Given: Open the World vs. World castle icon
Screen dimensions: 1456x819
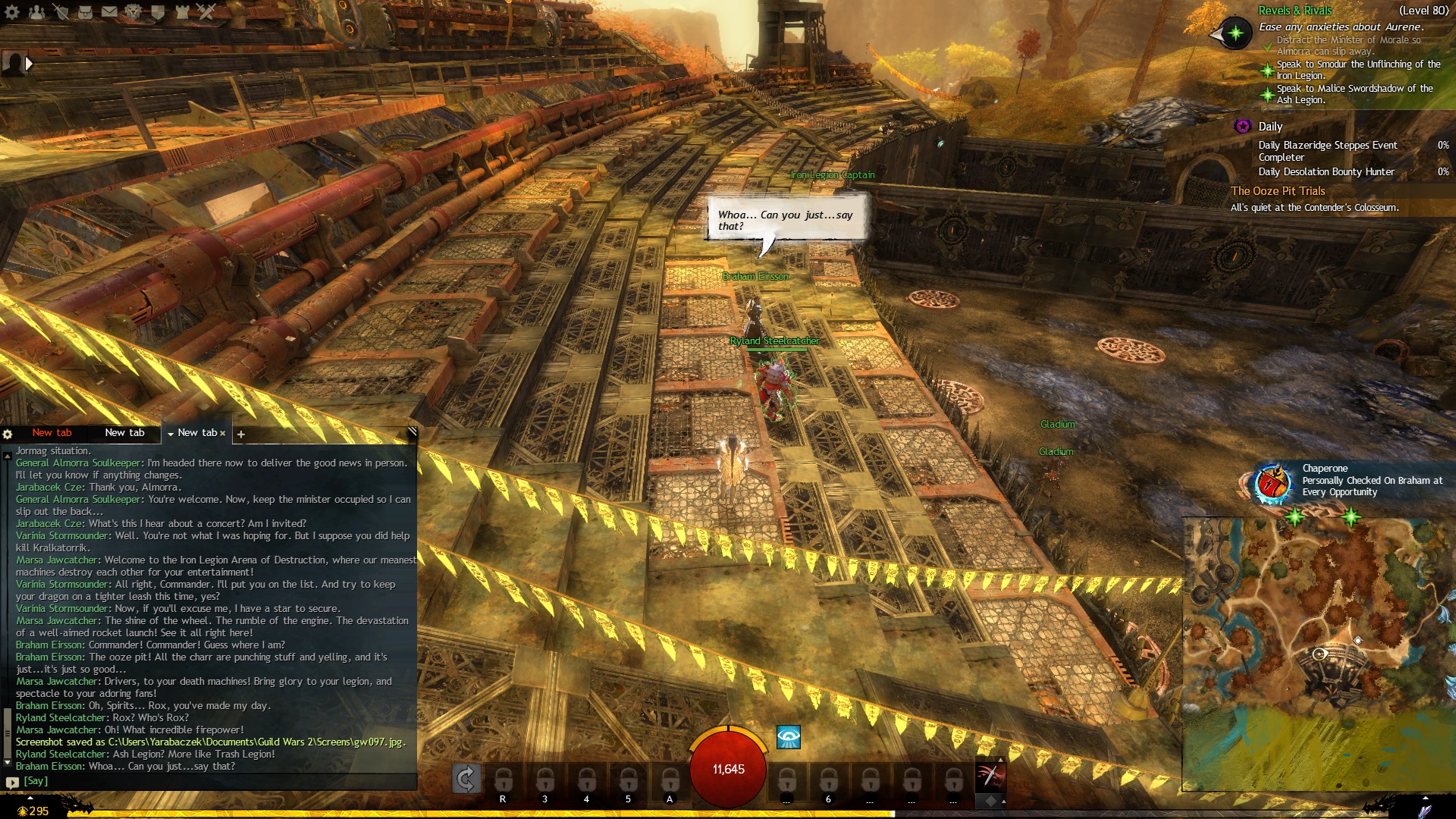Looking at the screenshot, I should (x=182, y=11).
